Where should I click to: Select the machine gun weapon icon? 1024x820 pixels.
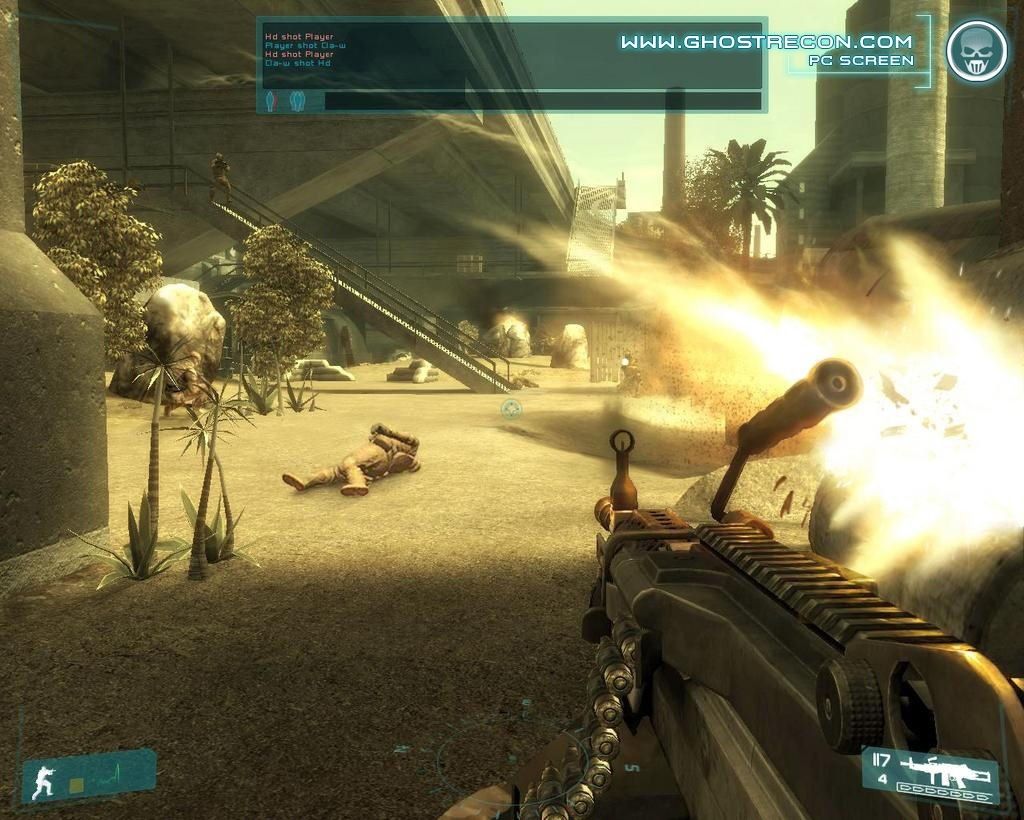click(944, 768)
